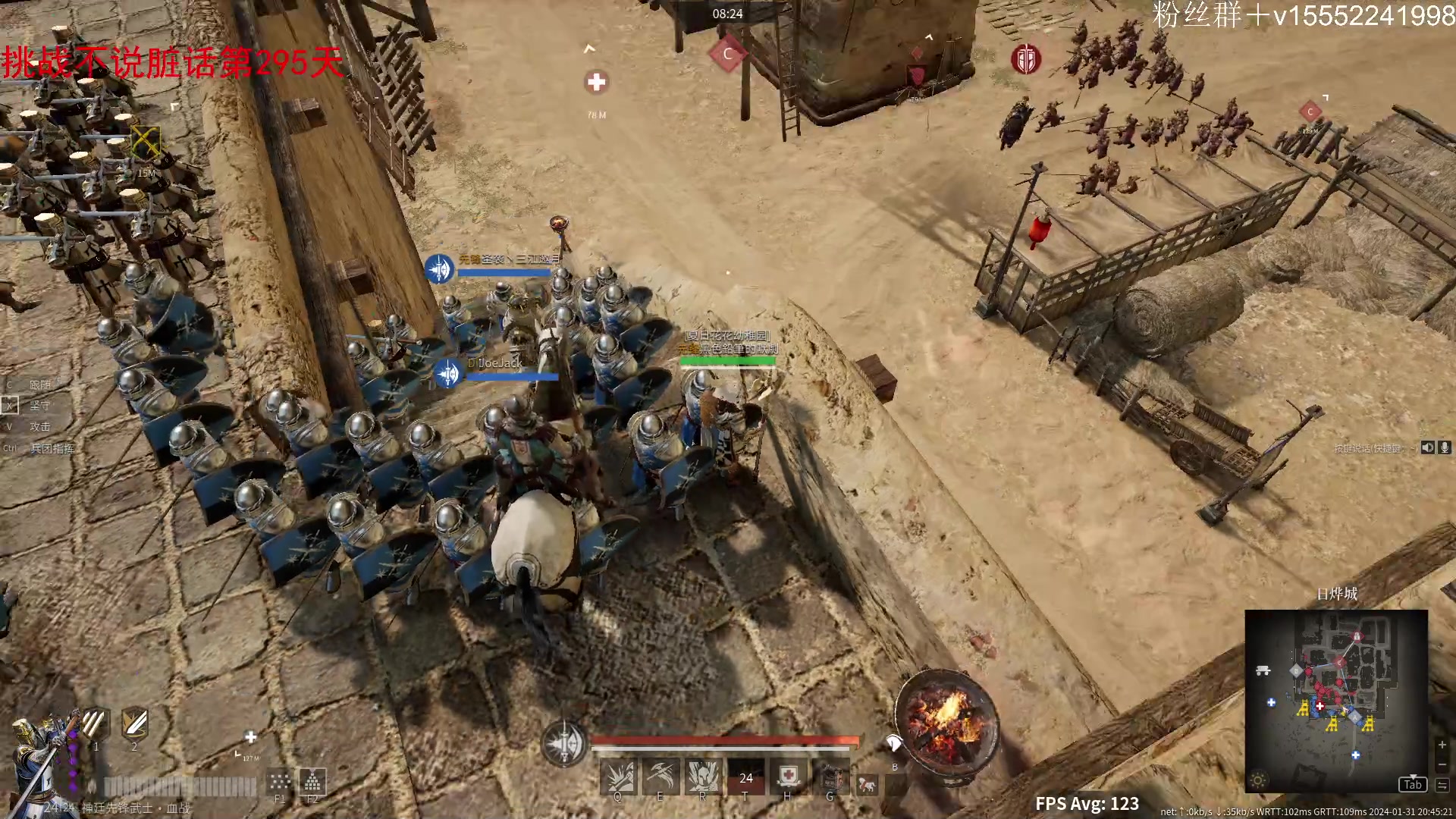1456x819 pixels.
Task: Issue the 坚守 hold command
Action: click(x=39, y=406)
